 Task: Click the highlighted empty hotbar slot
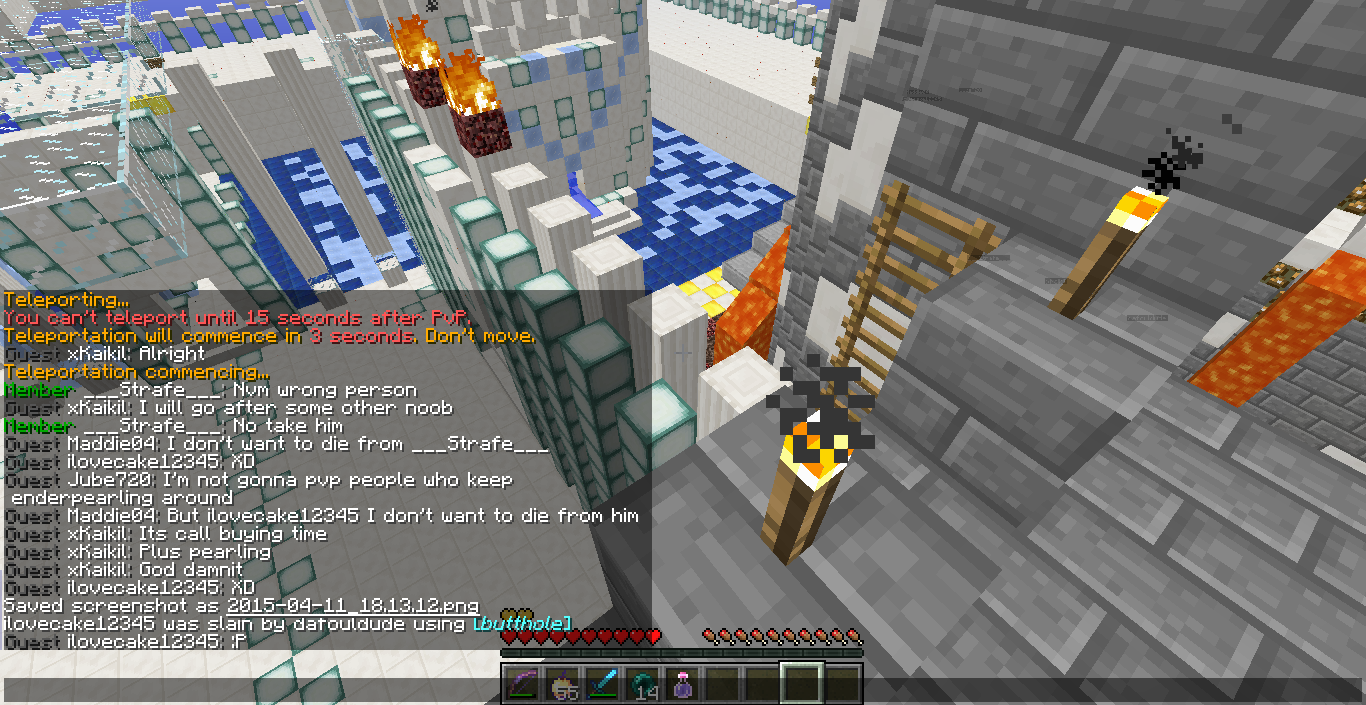coord(802,684)
